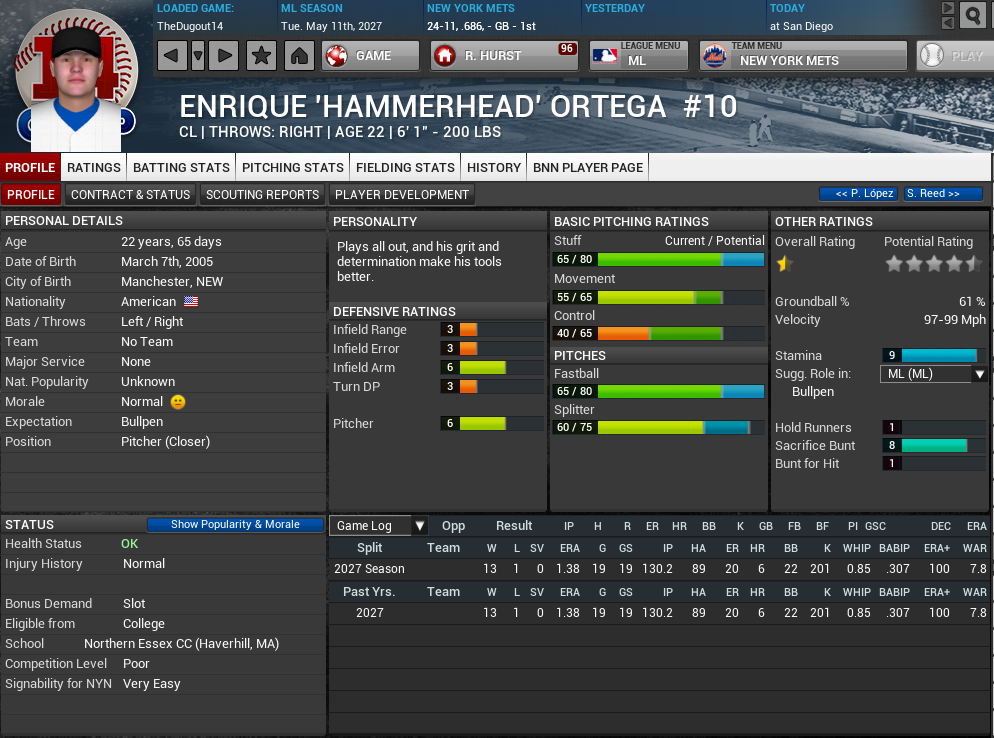Open the Game menu
Image resolution: width=994 pixels, height=738 pixels.
(371, 56)
